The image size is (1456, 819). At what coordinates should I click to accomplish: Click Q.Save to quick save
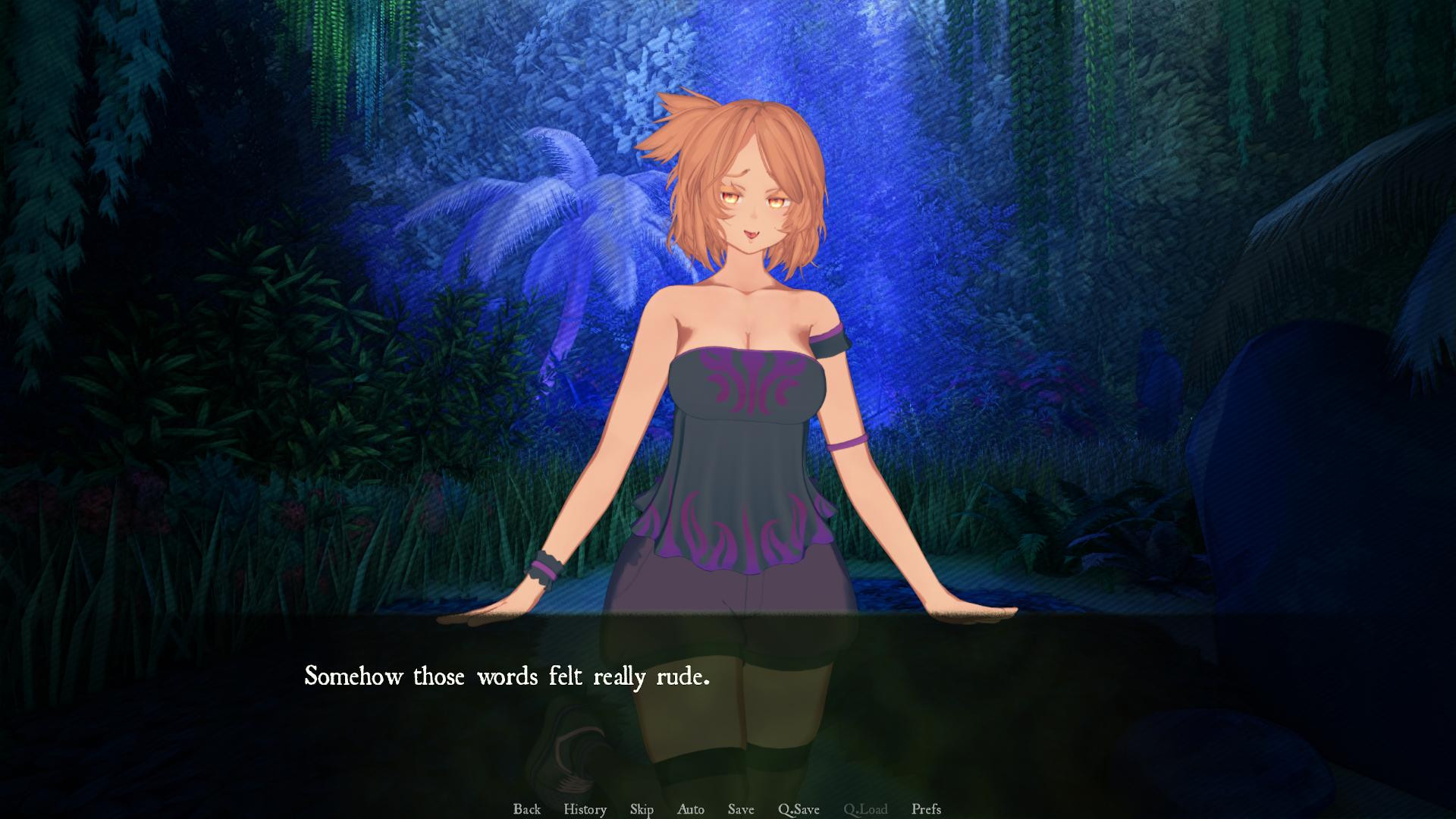tap(799, 809)
